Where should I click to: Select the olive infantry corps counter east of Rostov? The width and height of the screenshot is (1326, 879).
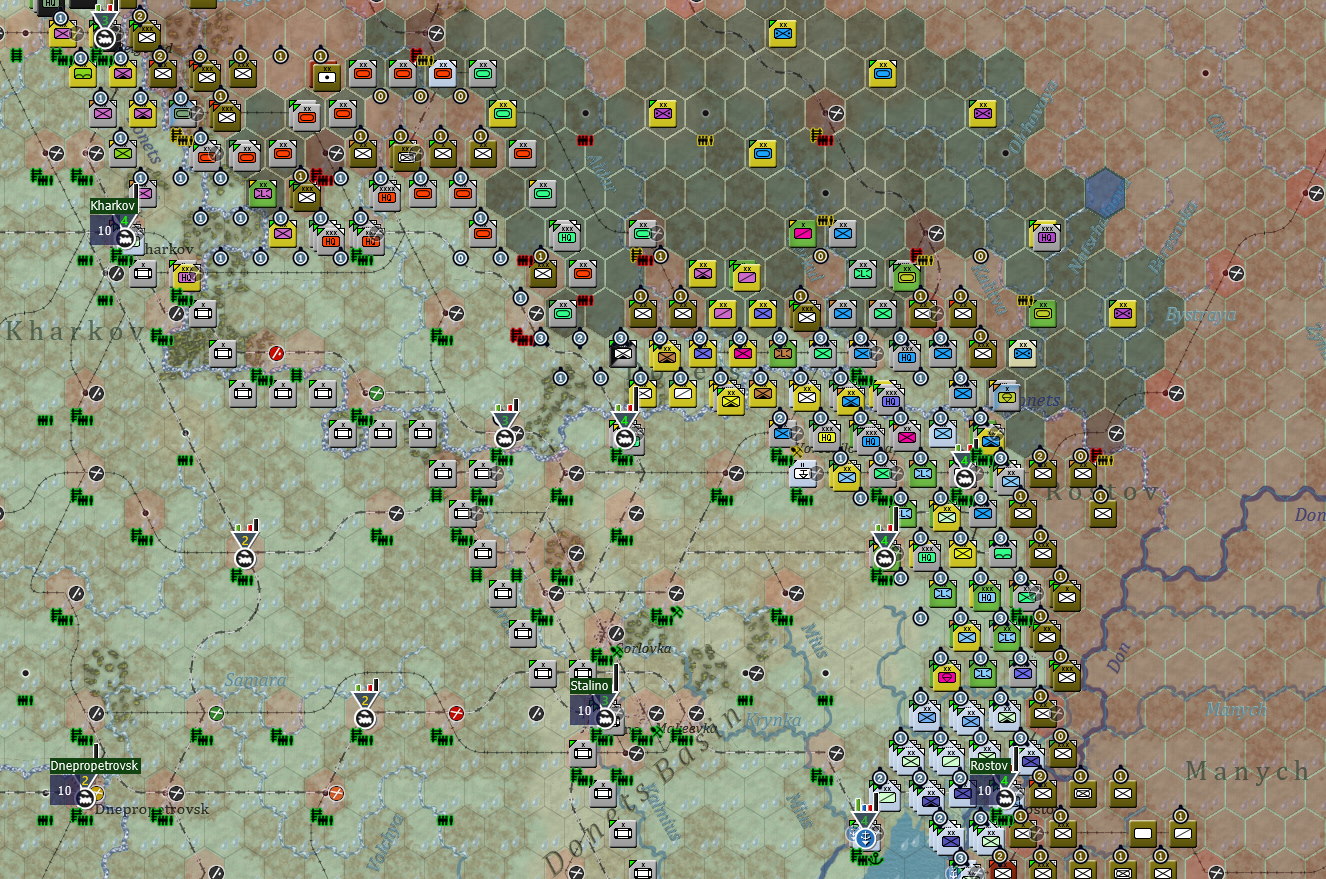tap(1102, 515)
